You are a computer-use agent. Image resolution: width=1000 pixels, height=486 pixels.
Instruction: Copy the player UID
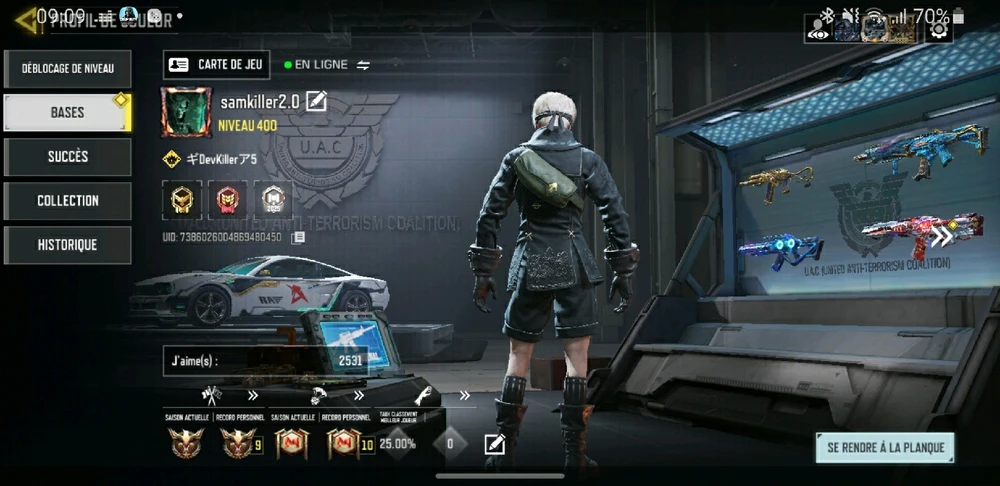[x=298, y=237]
